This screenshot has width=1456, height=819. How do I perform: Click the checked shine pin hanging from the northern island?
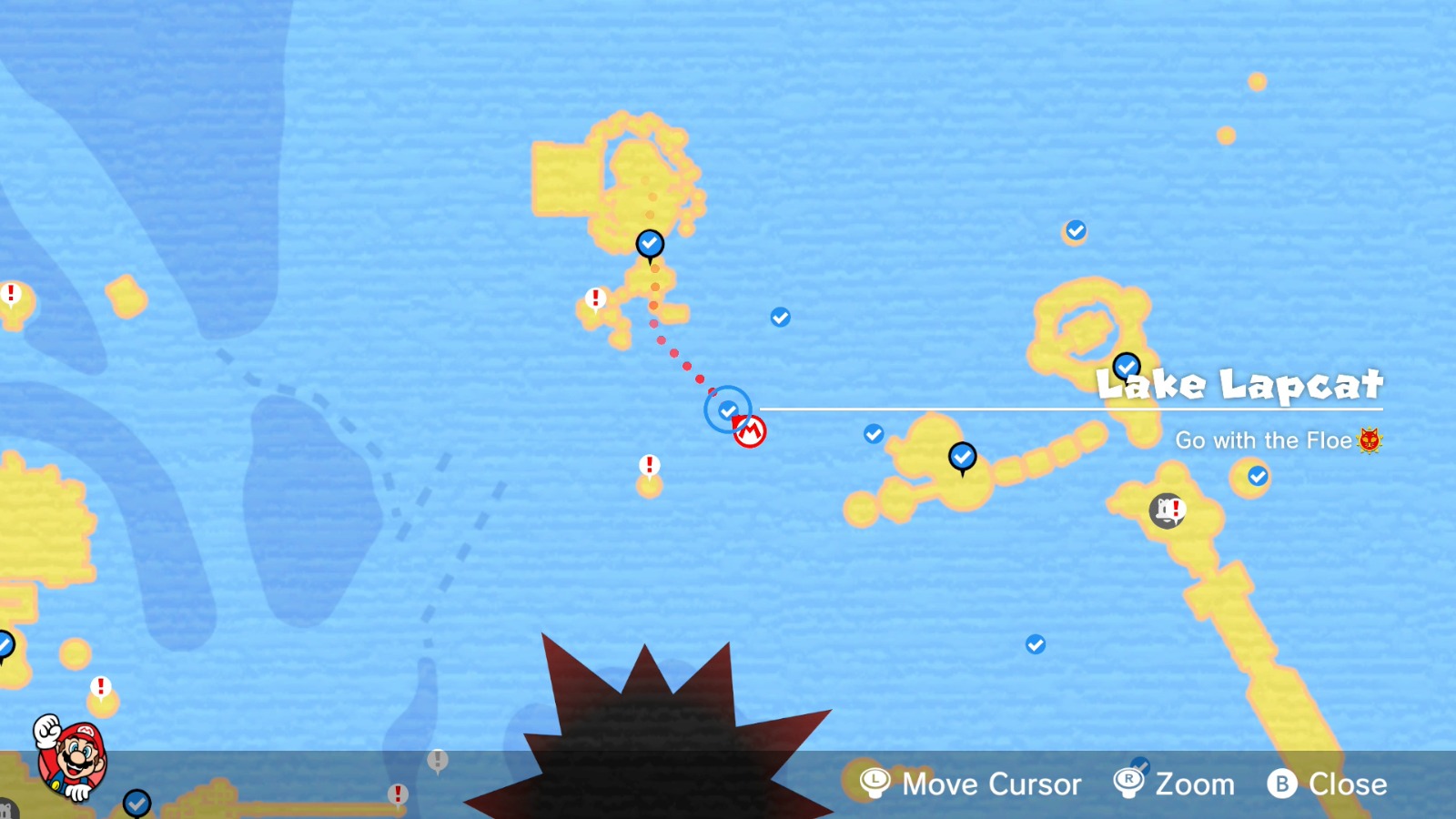click(x=649, y=242)
